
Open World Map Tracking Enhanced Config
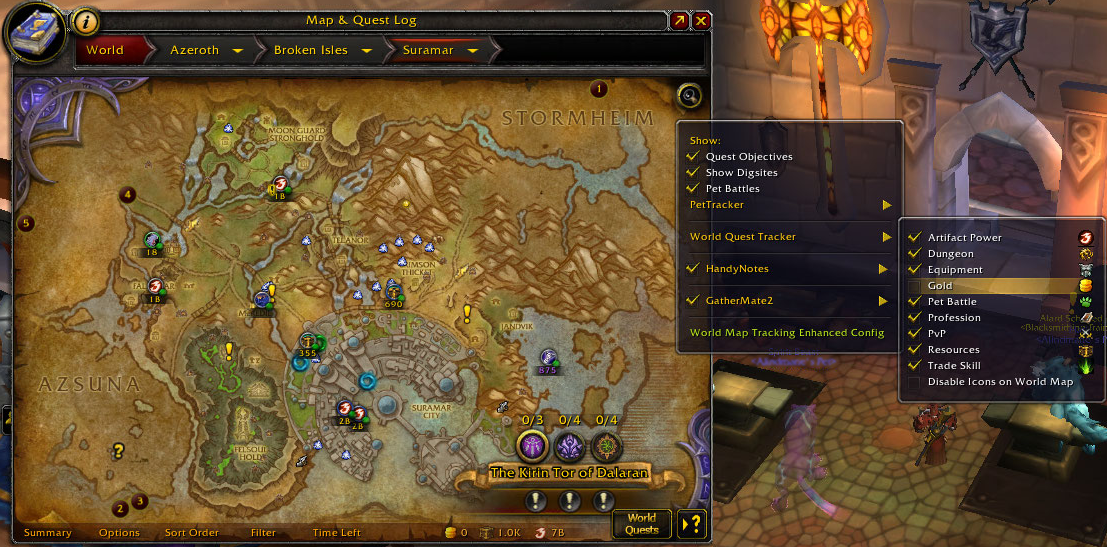click(787, 333)
